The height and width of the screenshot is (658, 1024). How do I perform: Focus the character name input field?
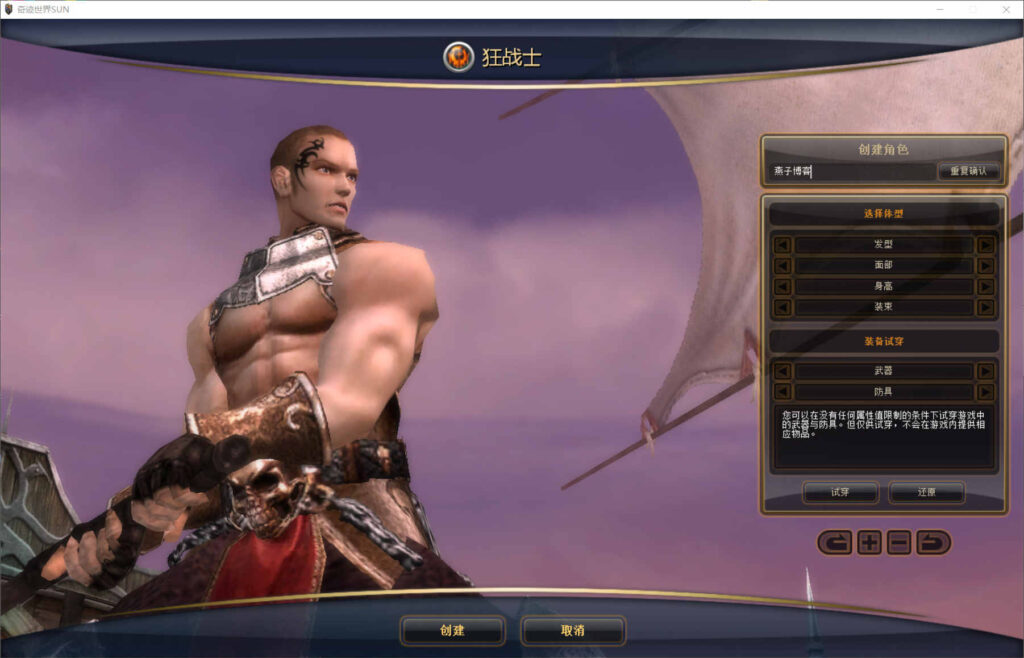[x=852, y=171]
